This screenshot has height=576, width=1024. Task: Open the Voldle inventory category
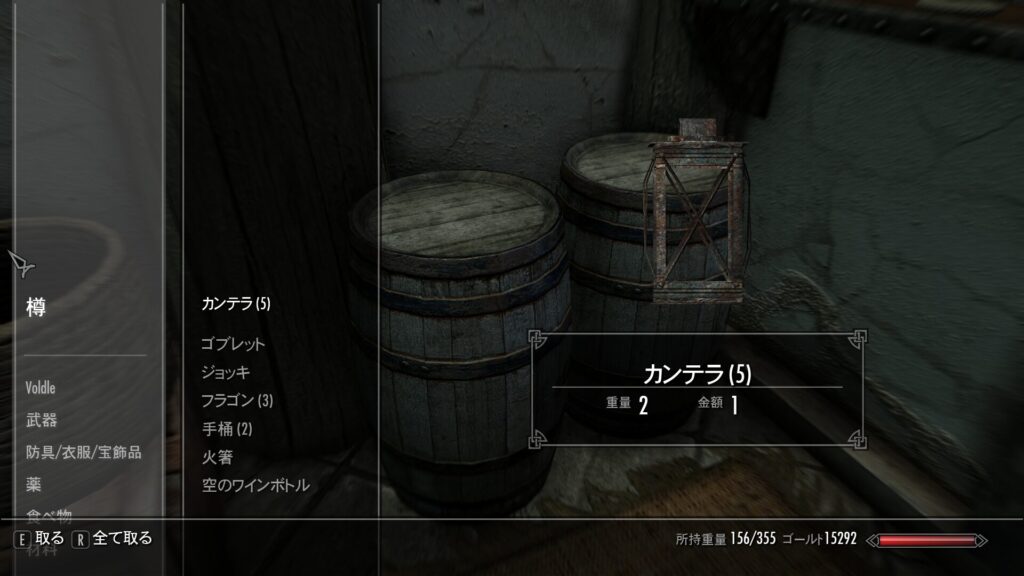pyautogui.click(x=41, y=386)
